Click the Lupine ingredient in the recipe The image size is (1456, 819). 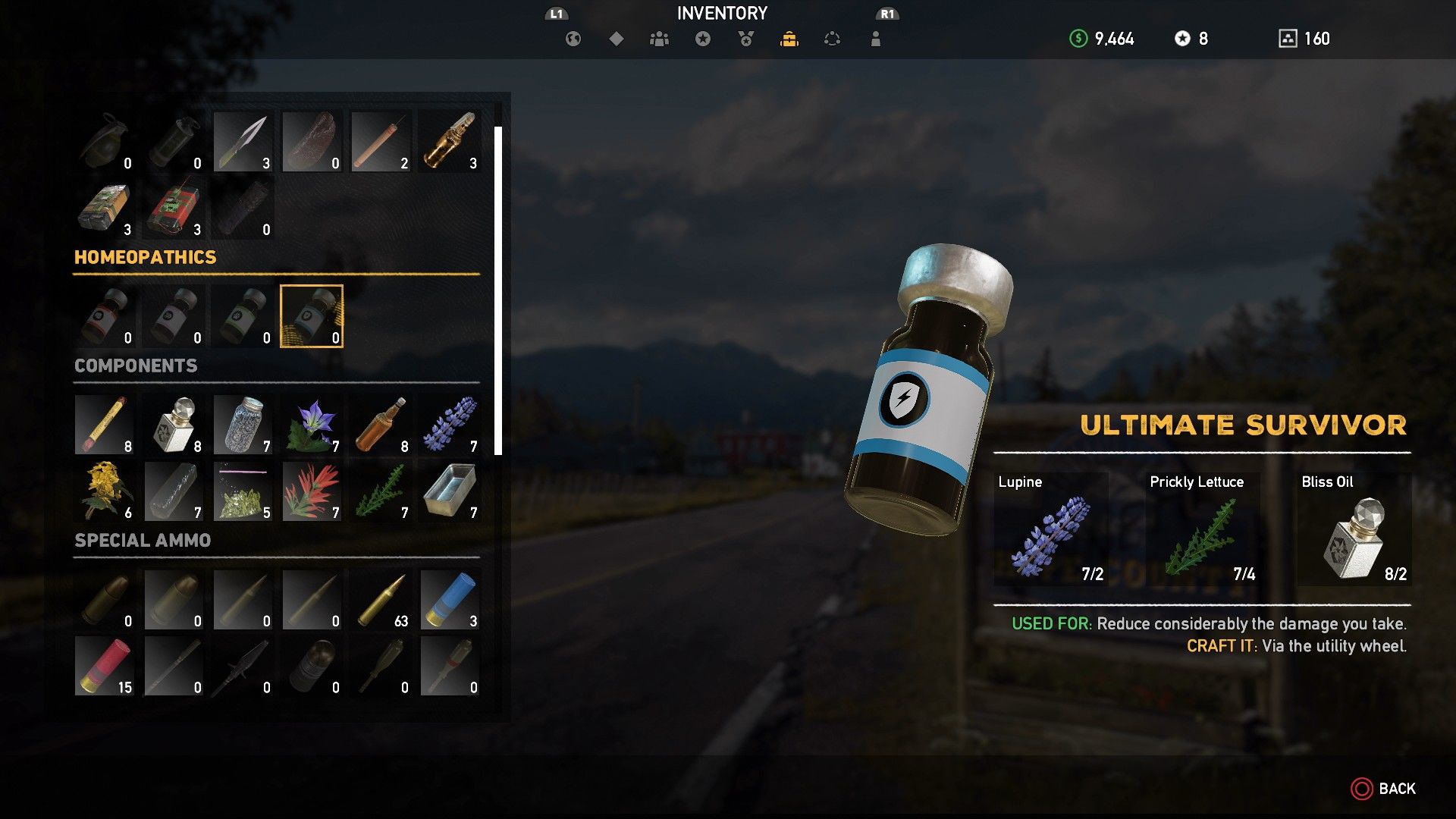point(1050,529)
